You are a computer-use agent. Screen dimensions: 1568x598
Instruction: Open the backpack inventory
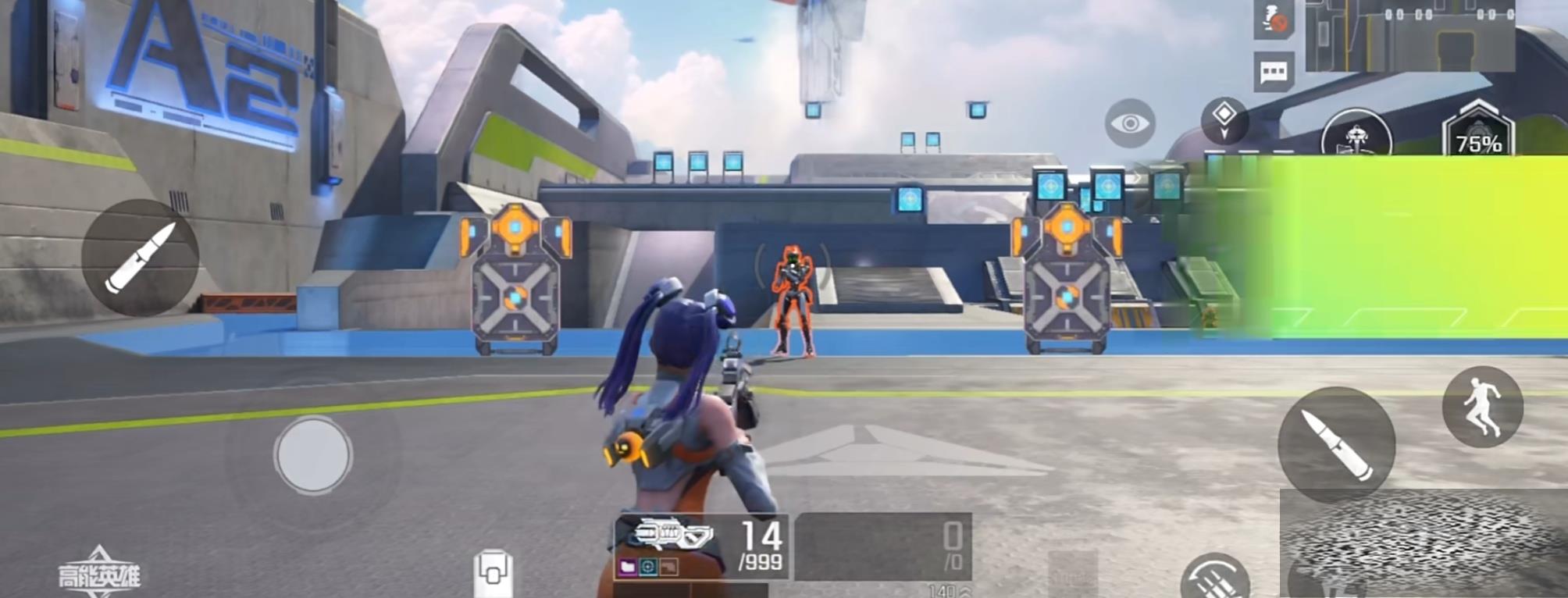[494, 574]
